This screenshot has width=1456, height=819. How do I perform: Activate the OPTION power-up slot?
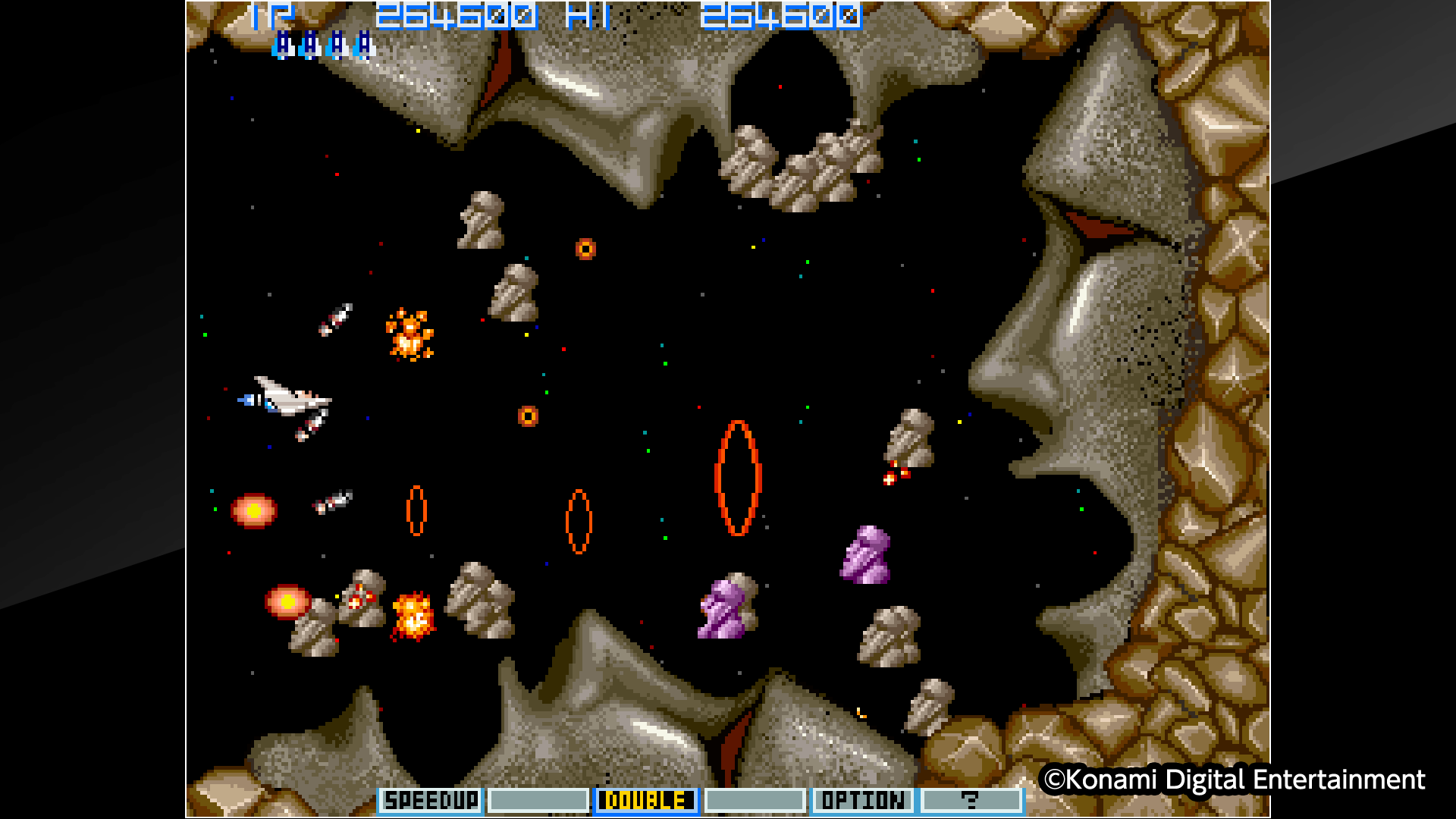(x=863, y=800)
